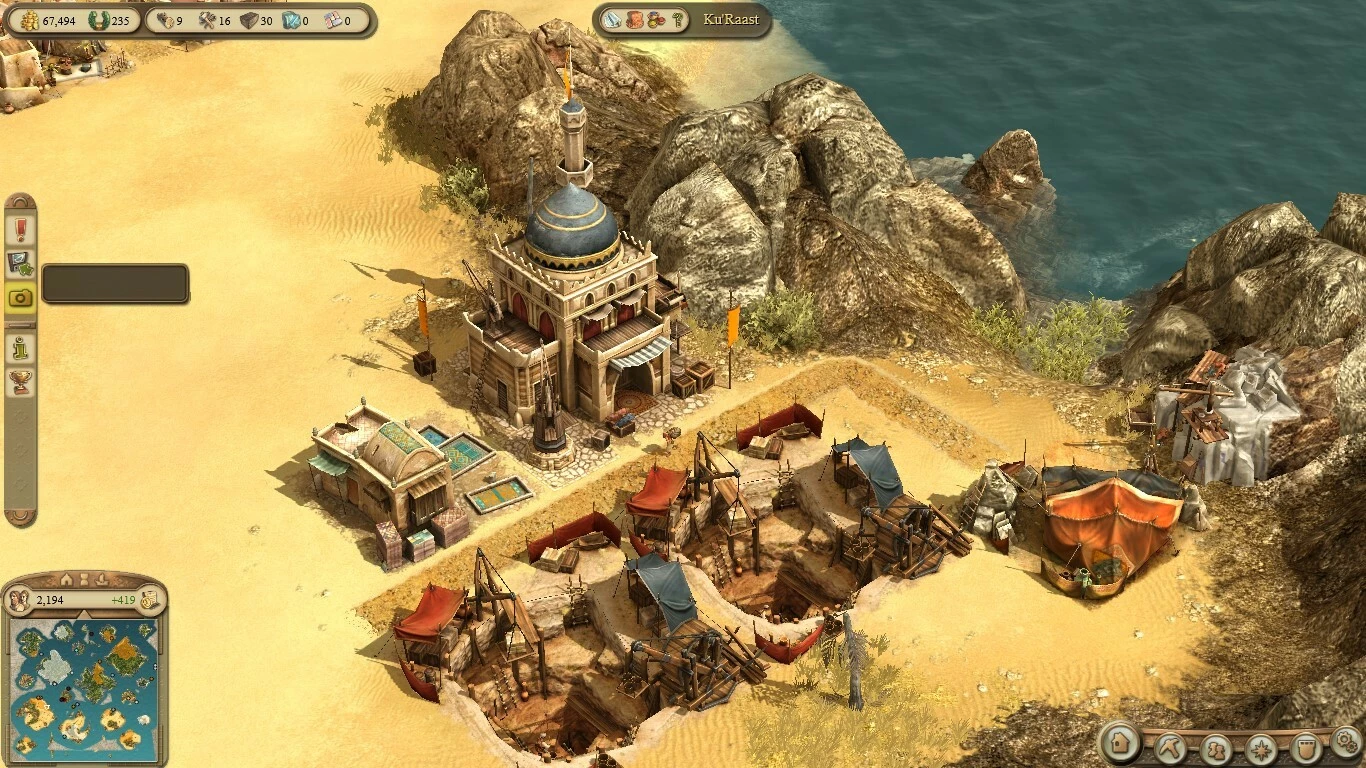
Task: Click the compass star button
Action: click(1260, 748)
